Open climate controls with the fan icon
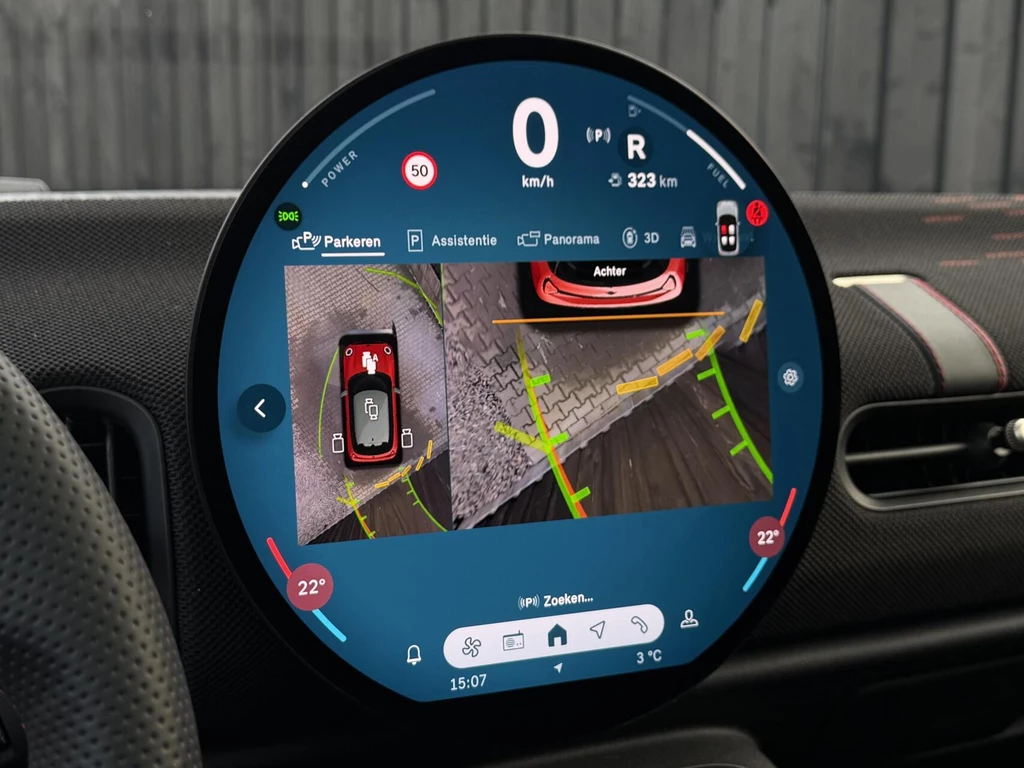This screenshot has height=768, width=1024. tap(472, 646)
